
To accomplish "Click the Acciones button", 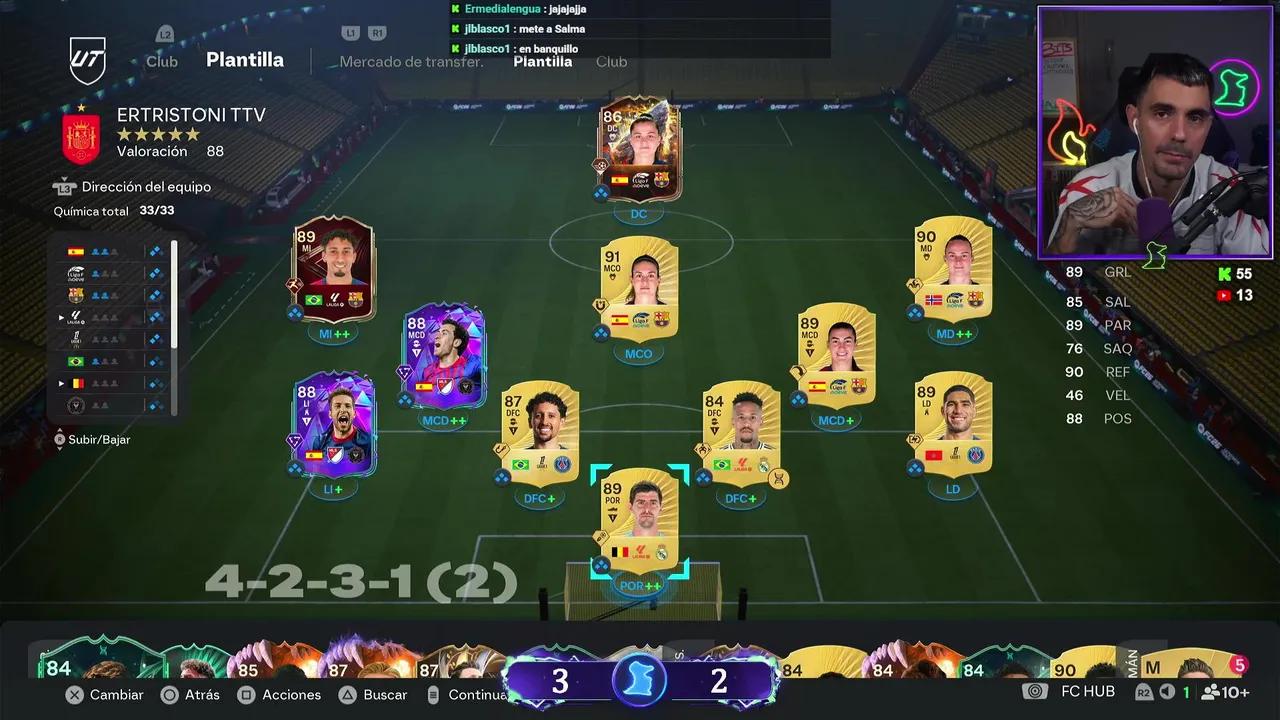I will pos(292,694).
